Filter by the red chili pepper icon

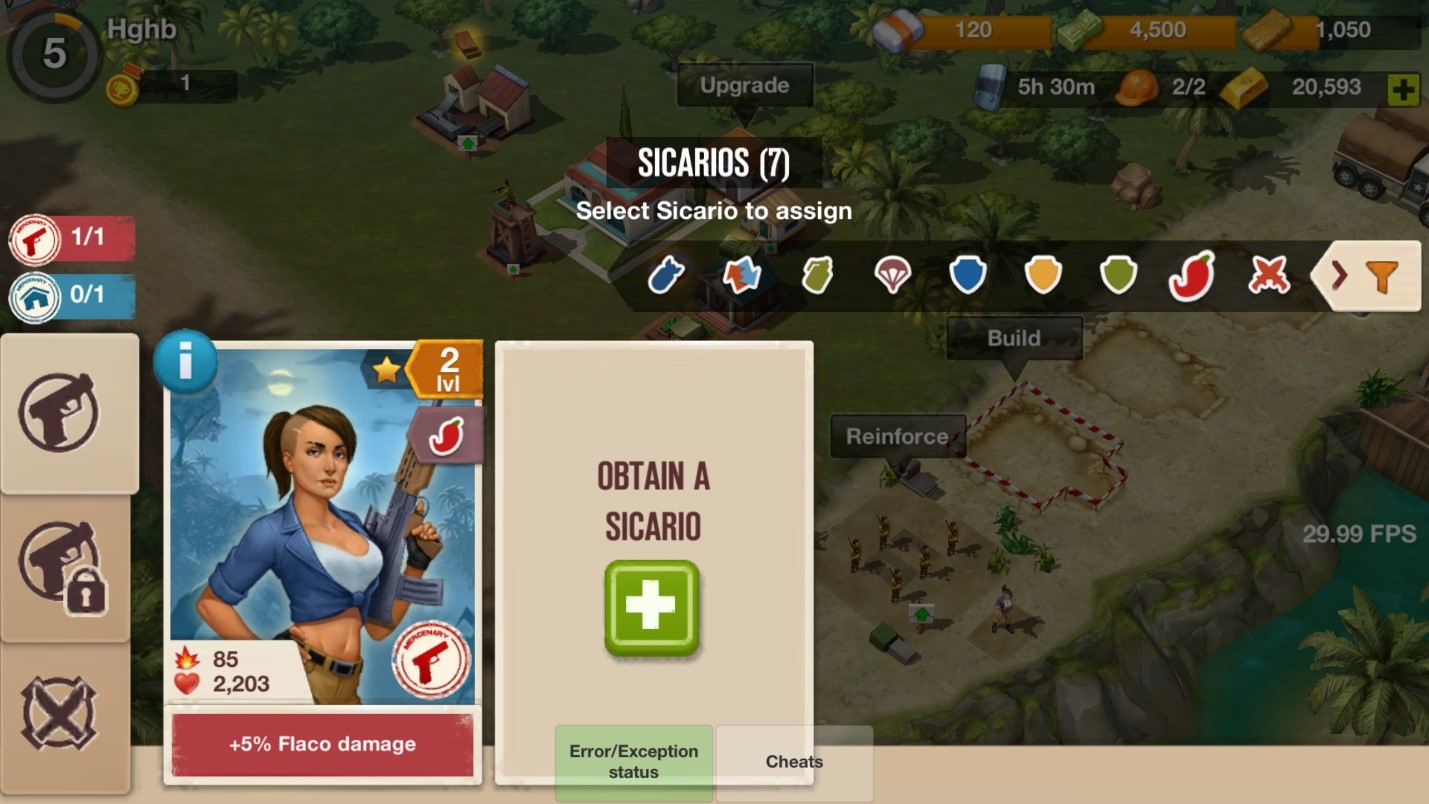(x=1192, y=275)
